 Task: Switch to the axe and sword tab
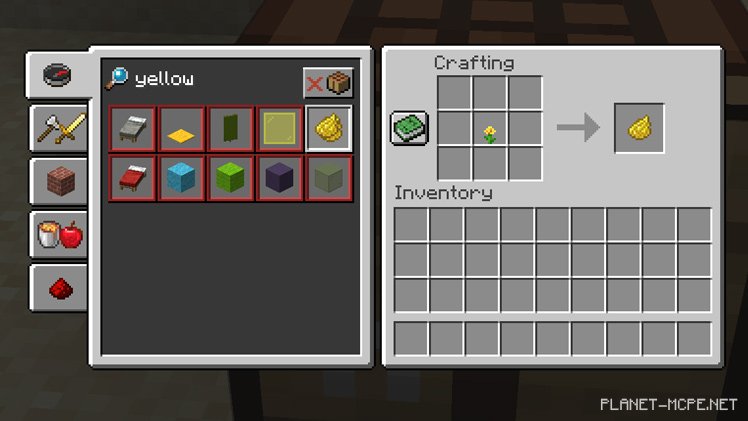pos(58,128)
